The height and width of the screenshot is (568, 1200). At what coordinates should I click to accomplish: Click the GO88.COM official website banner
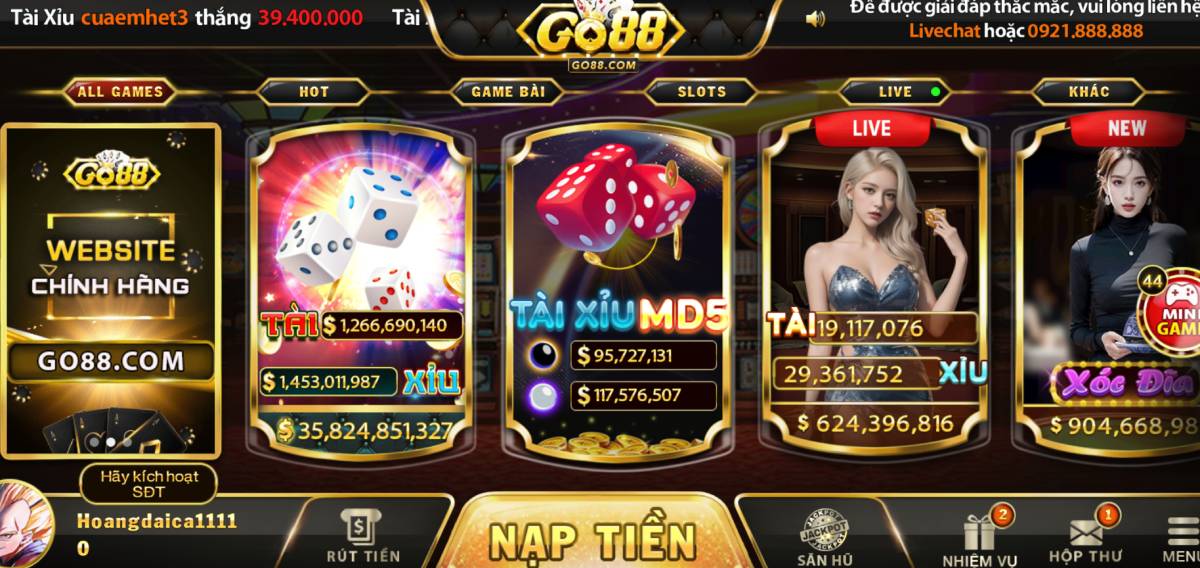(111, 290)
